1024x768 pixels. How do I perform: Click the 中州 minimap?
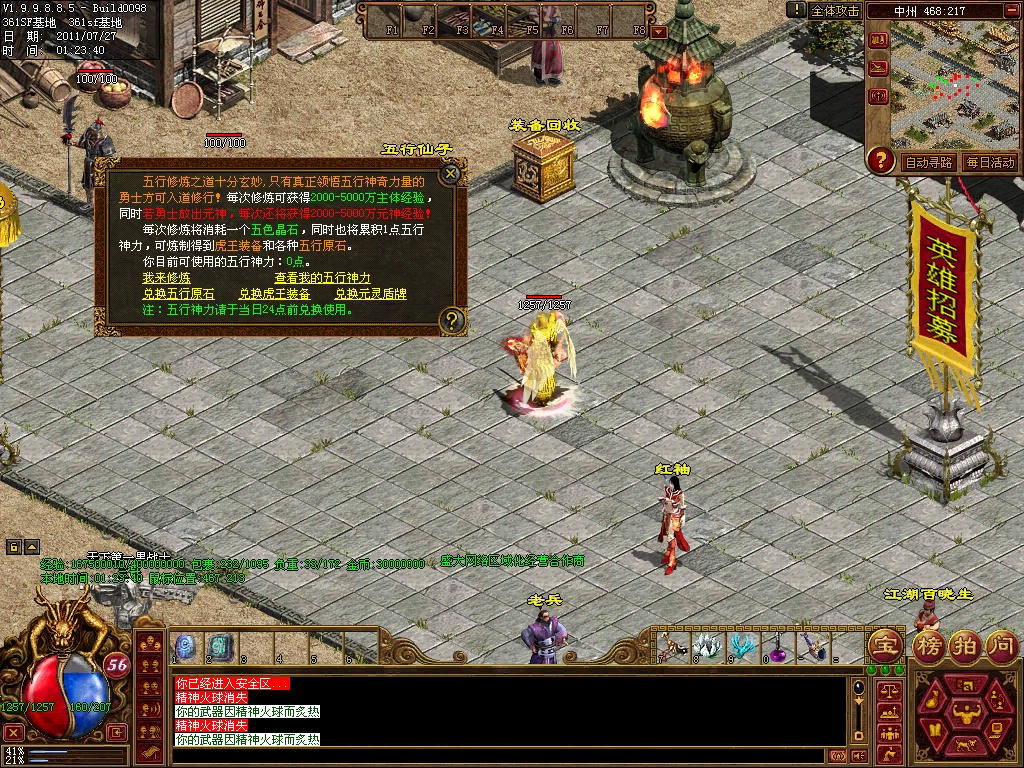[954, 84]
